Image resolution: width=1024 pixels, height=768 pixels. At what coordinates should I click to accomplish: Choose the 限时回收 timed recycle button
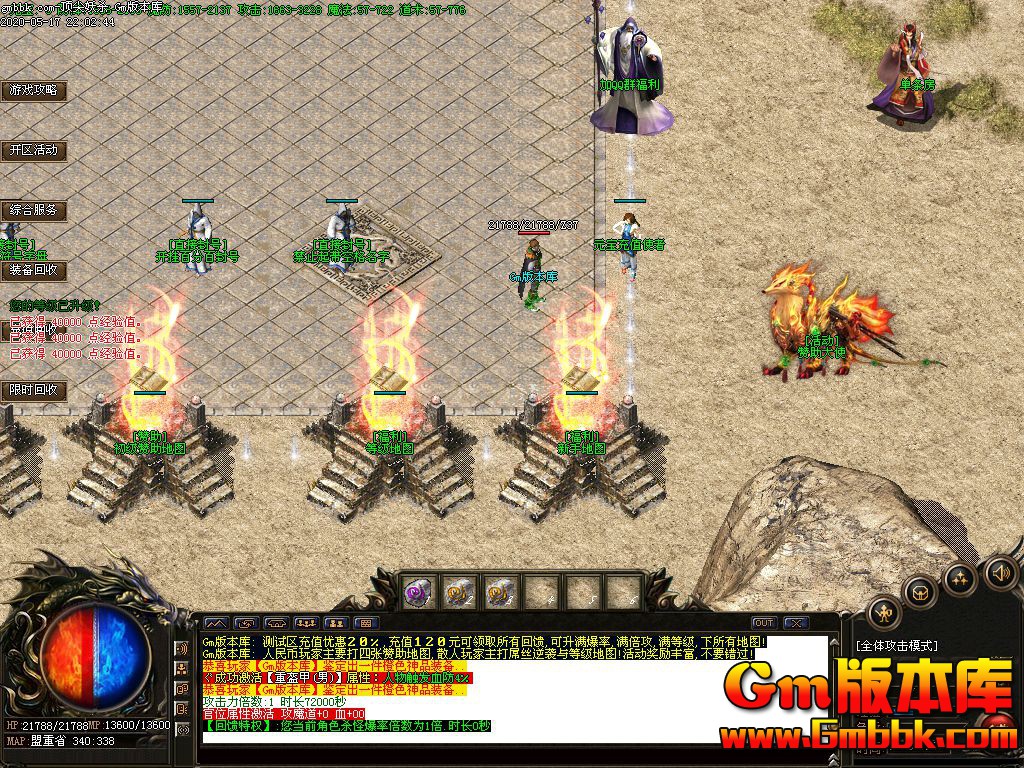coord(33,390)
